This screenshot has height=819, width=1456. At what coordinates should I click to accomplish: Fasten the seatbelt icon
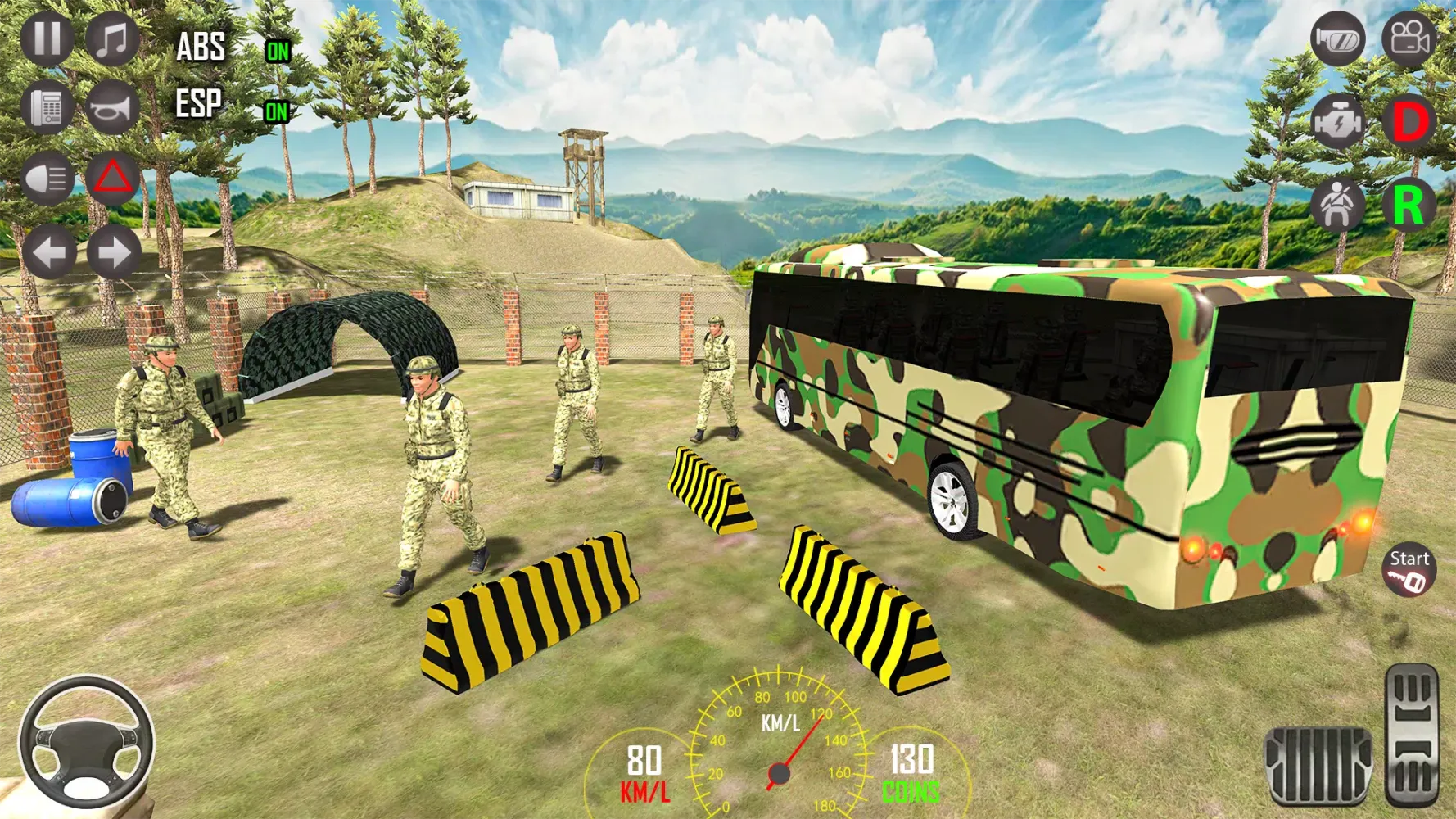coord(1337,204)
